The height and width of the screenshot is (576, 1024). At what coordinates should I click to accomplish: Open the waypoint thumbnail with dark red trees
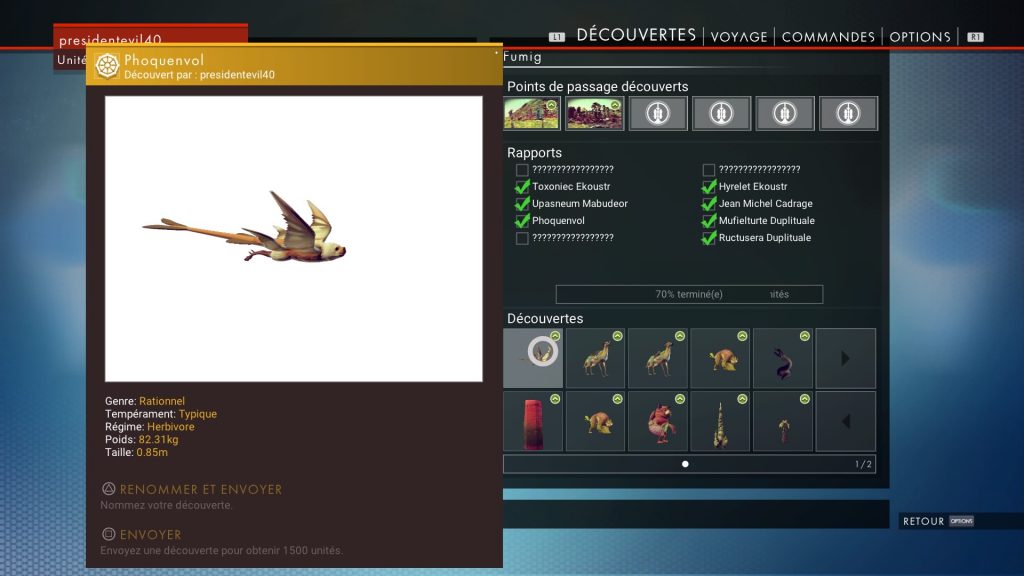(594, 113)
